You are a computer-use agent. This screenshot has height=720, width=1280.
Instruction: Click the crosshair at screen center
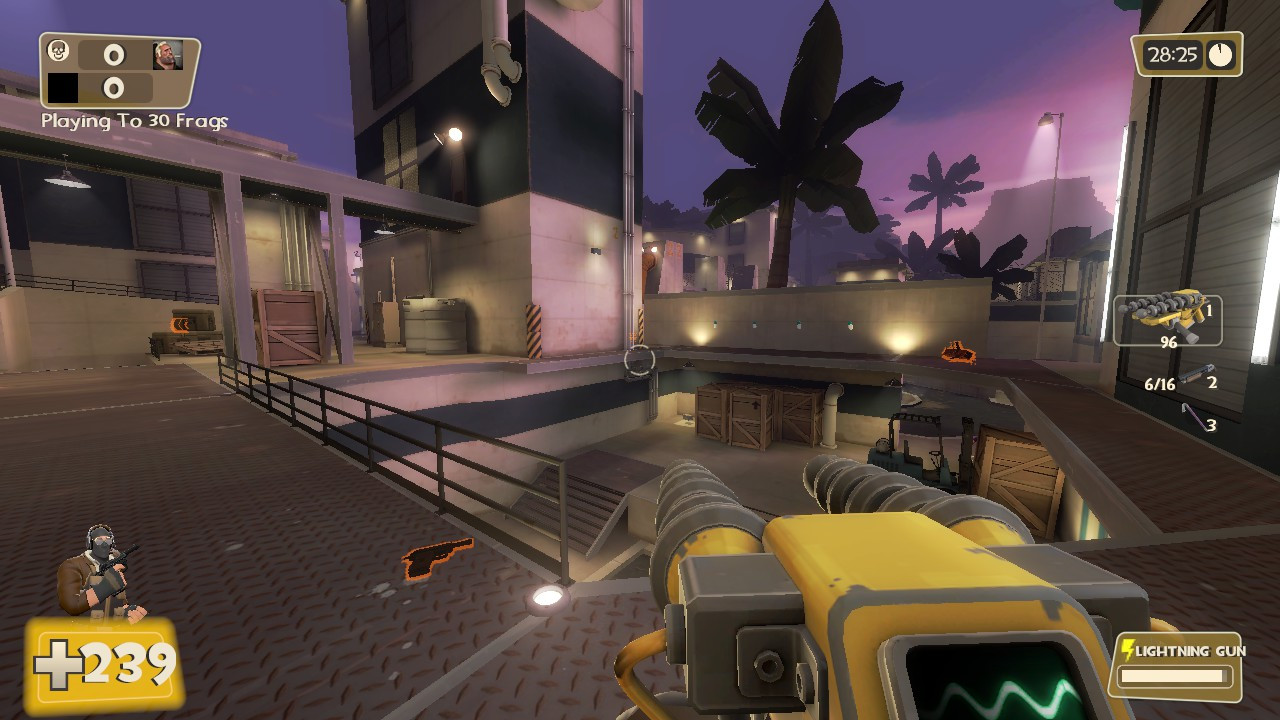point(640,360)
